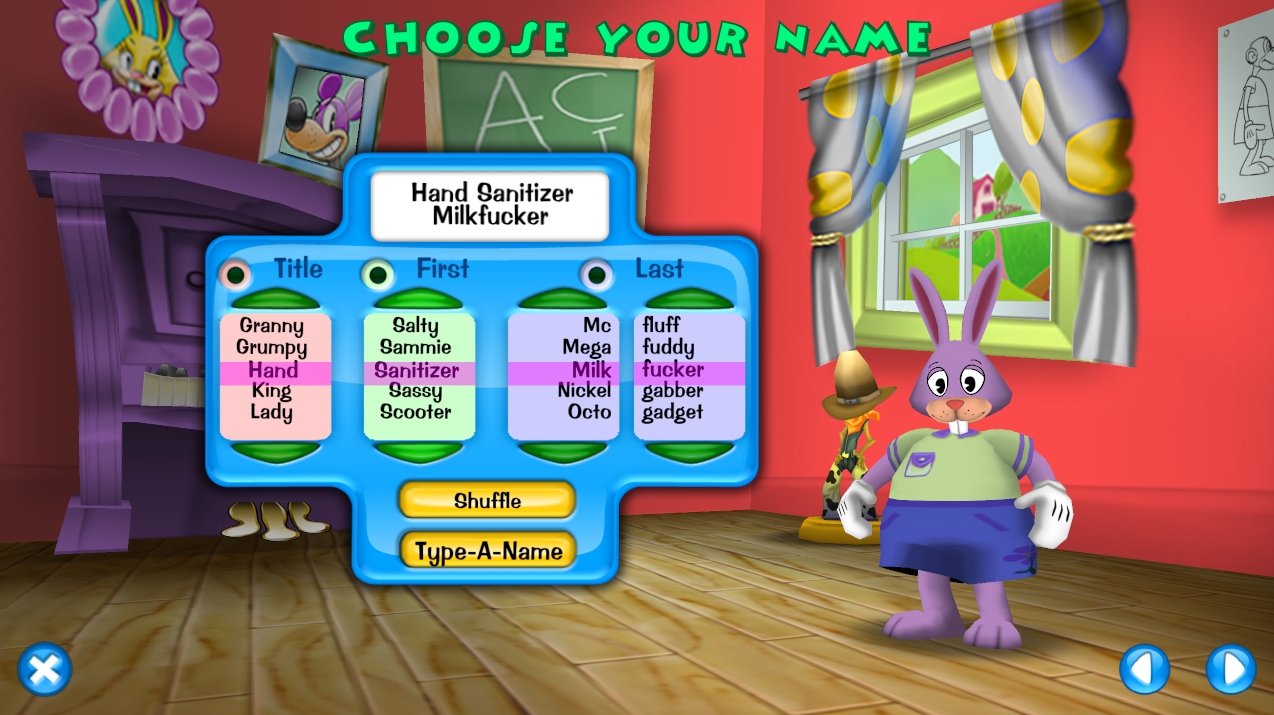
Task: Go back with the left arrow
Action: click(x=1145, y=669)
